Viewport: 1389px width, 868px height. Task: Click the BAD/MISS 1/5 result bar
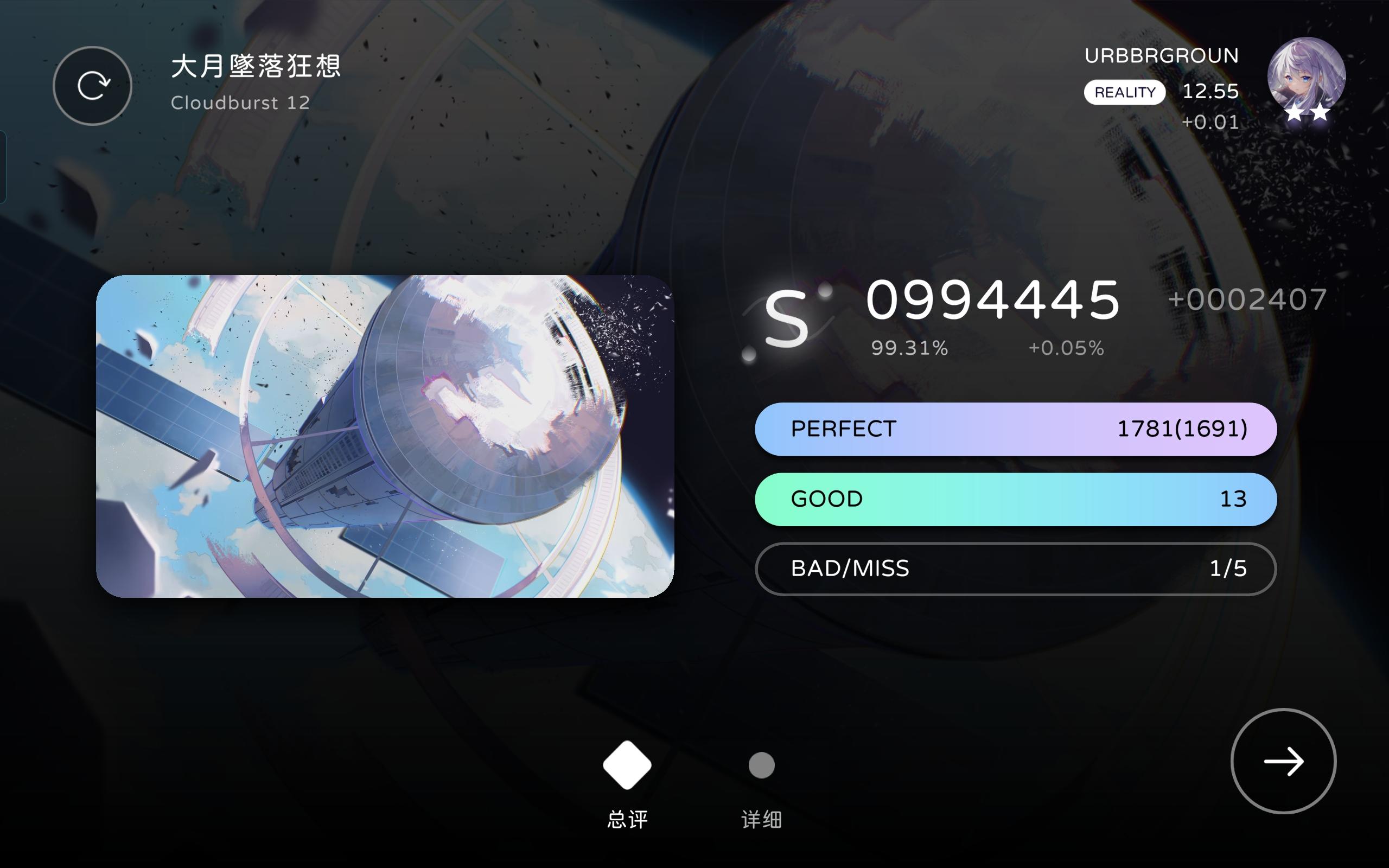click(x=1016, y=569)
